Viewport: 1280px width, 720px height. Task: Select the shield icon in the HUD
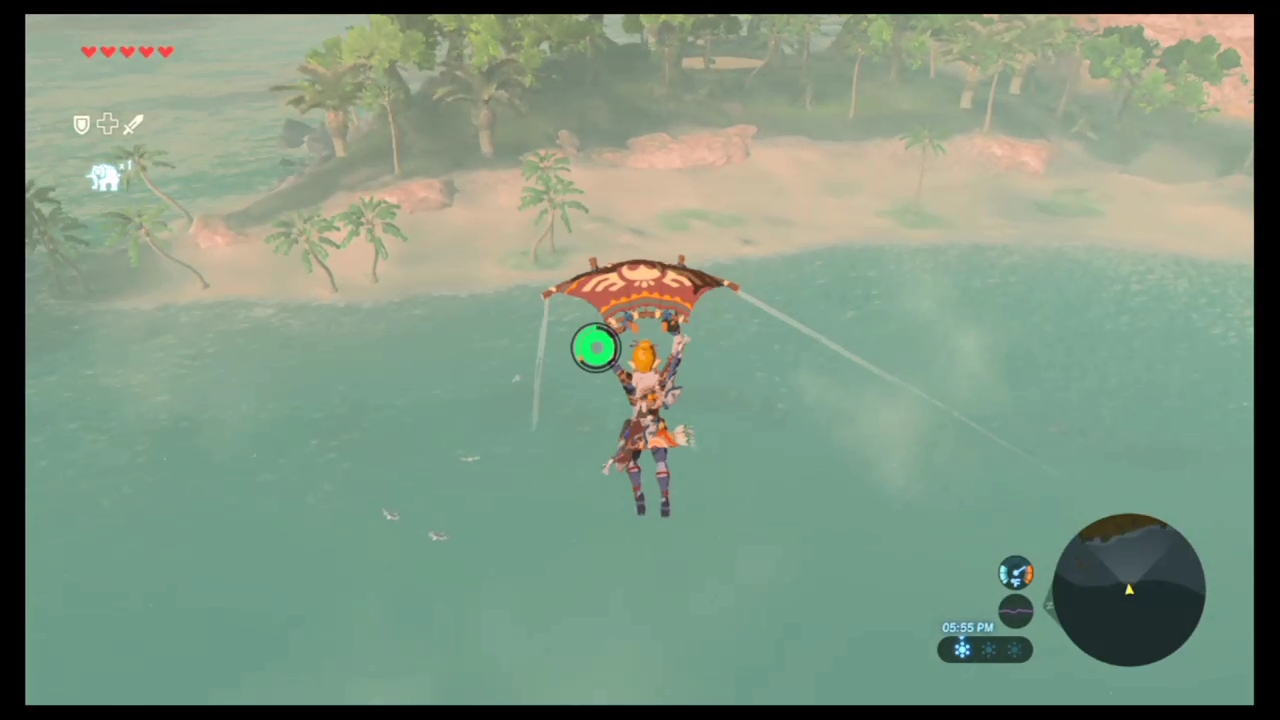tap(82, 123)
